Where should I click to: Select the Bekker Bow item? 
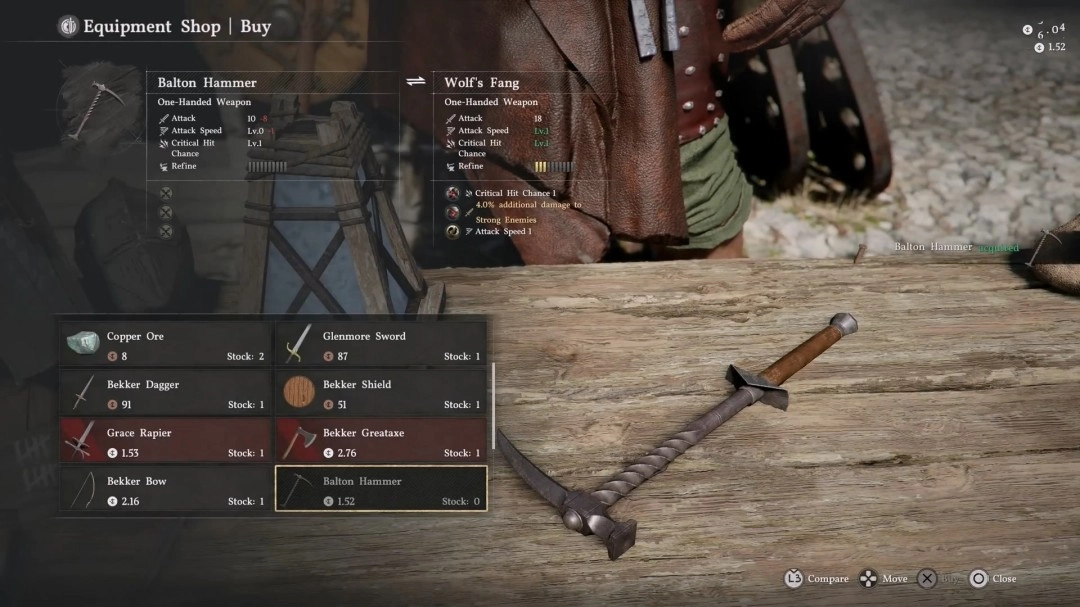tap(166, 489)
